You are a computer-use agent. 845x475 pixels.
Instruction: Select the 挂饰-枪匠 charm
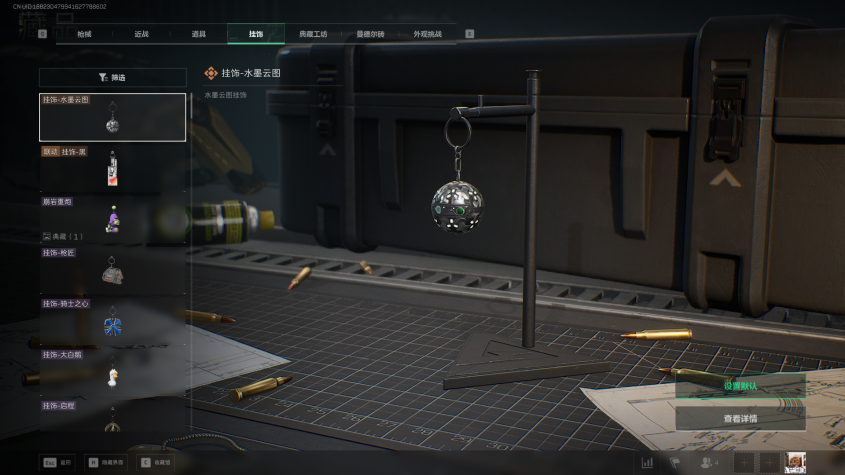[112, 268]
